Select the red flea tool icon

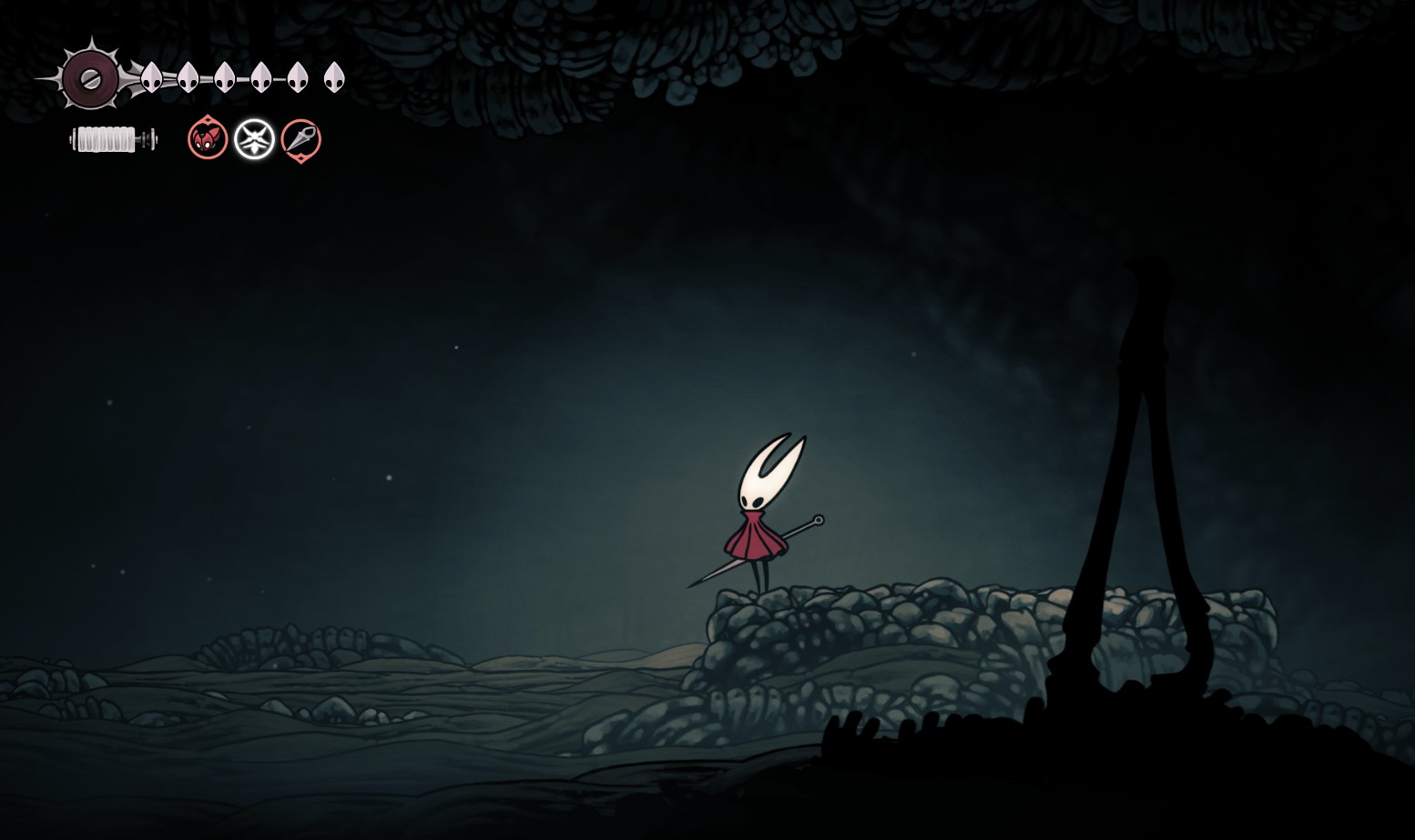point(208,139)
